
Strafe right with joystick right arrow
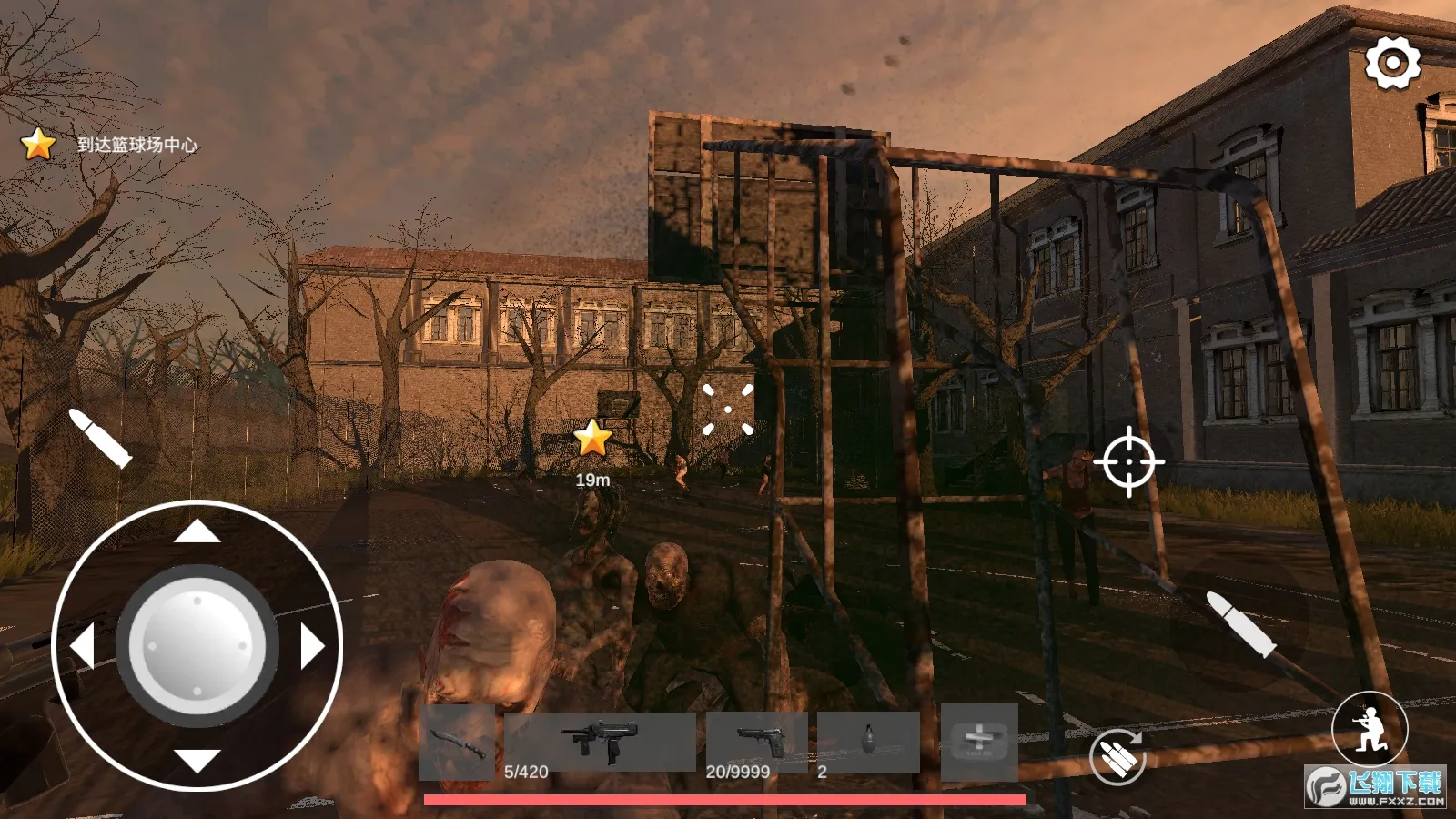pos(312,646)
